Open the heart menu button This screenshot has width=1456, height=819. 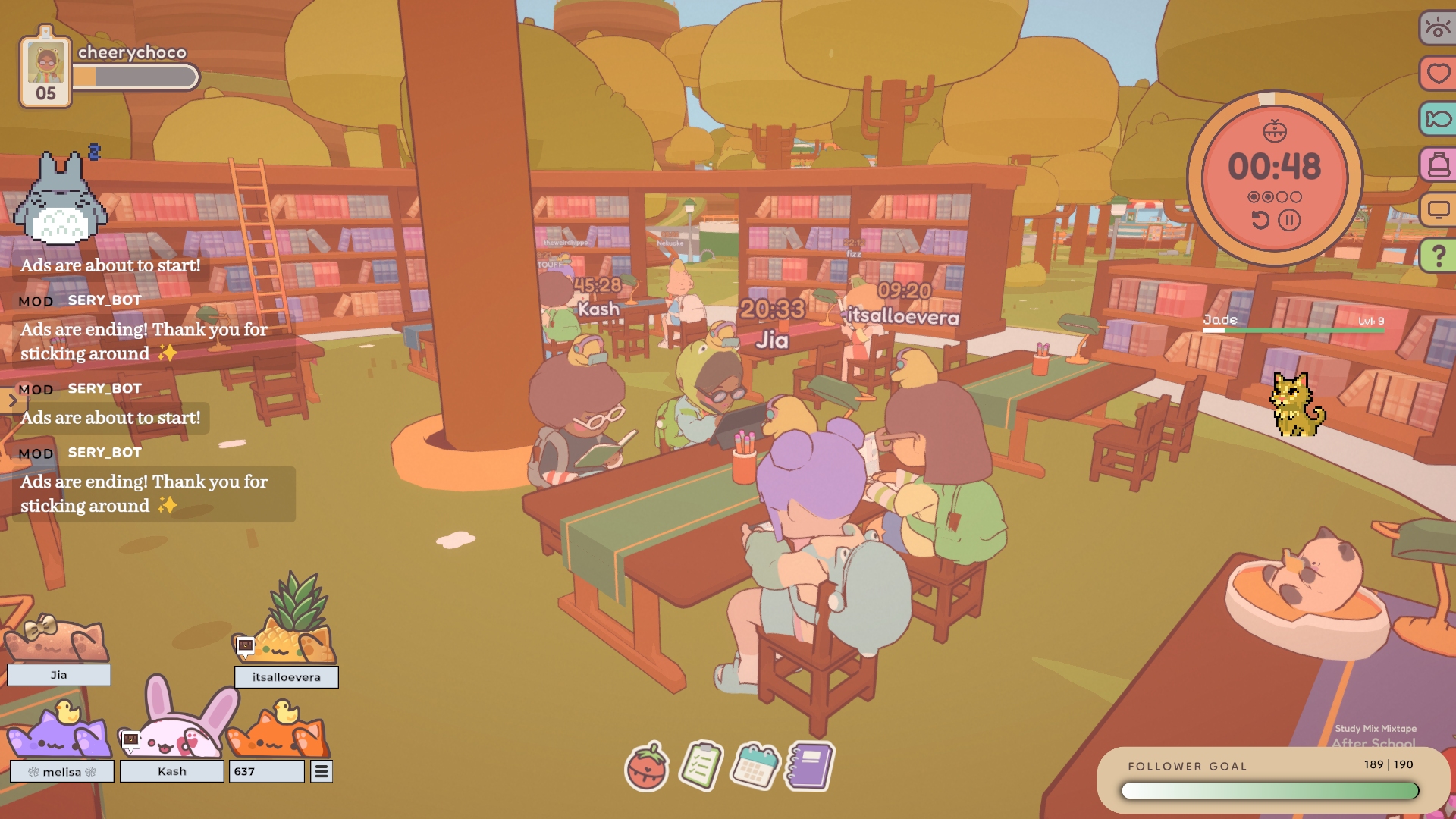point(1438,74)
